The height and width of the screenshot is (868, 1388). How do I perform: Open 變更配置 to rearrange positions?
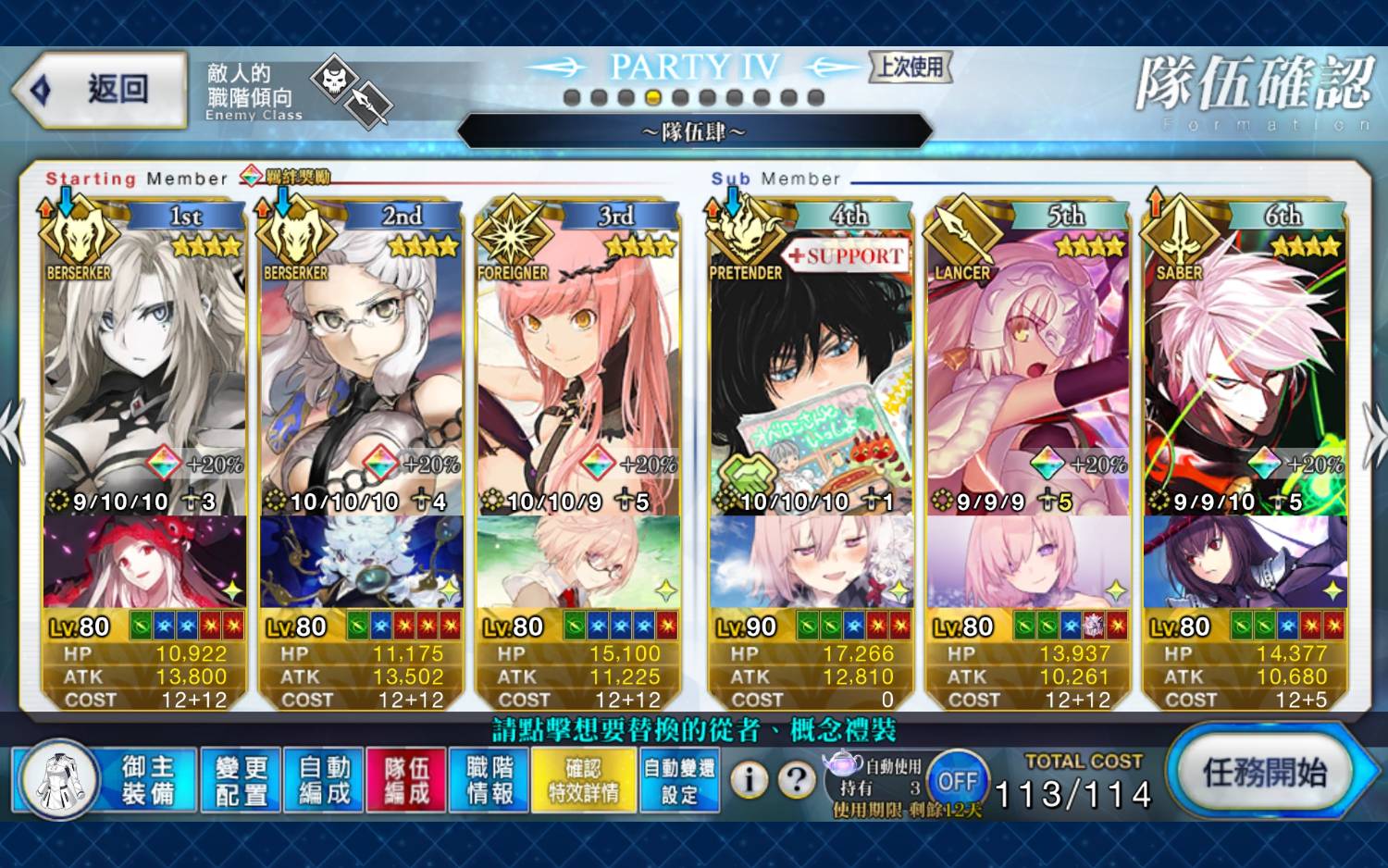(241, 780)
